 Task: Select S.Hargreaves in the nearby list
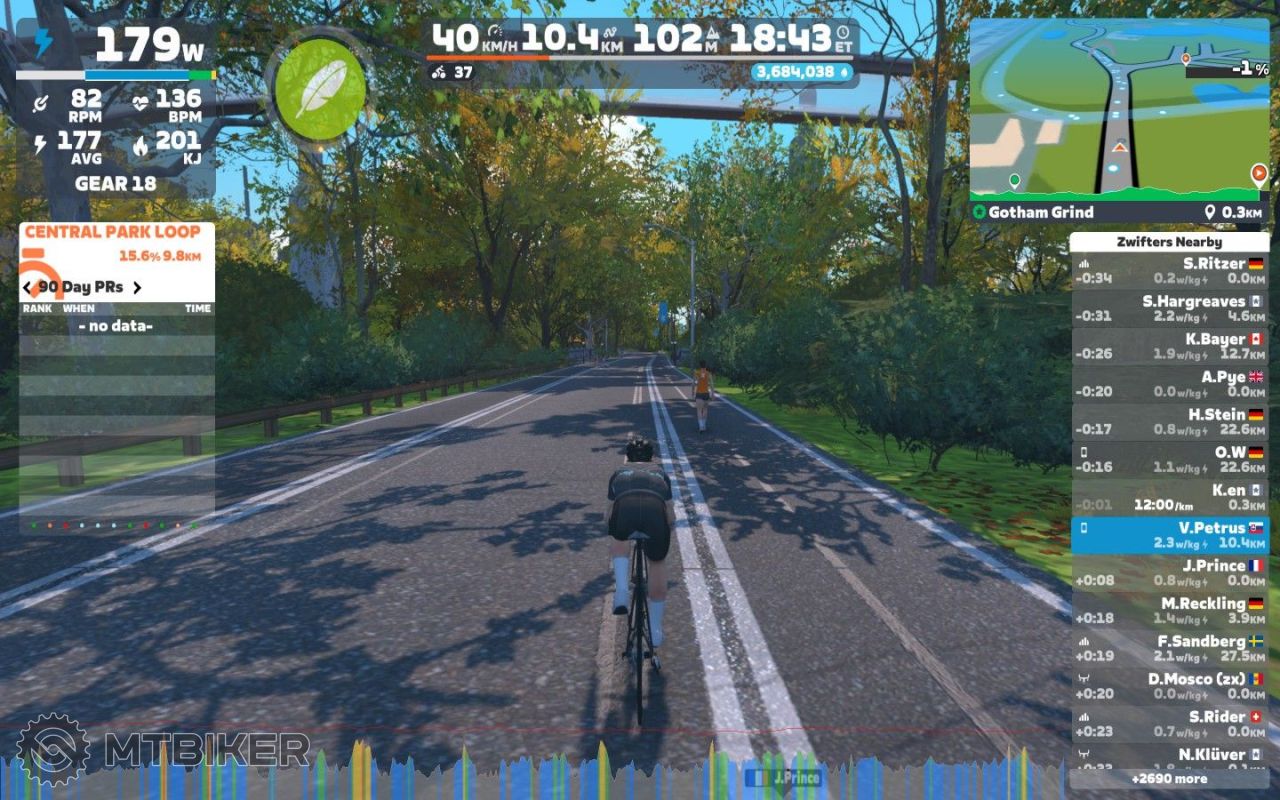pos(1169,309)
